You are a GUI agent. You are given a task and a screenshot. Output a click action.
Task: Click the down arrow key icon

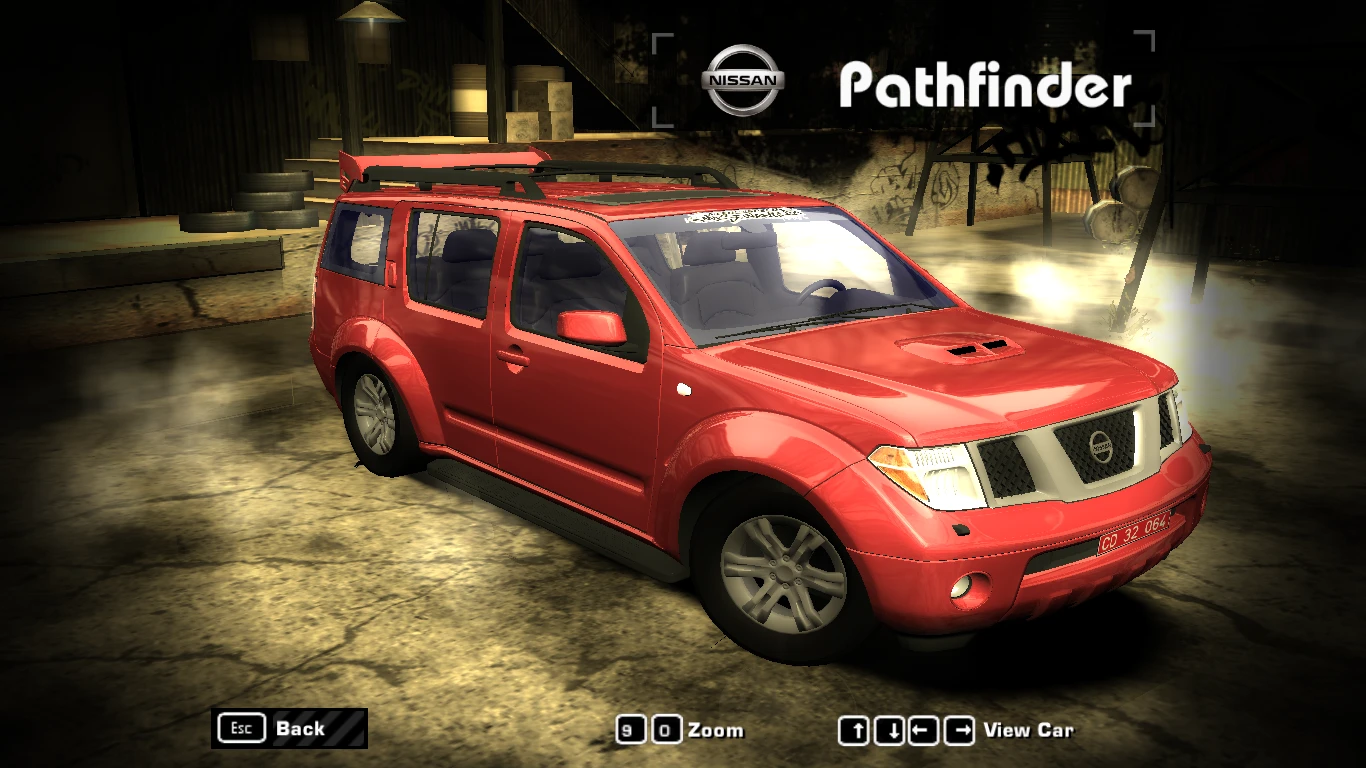point(889,731)
